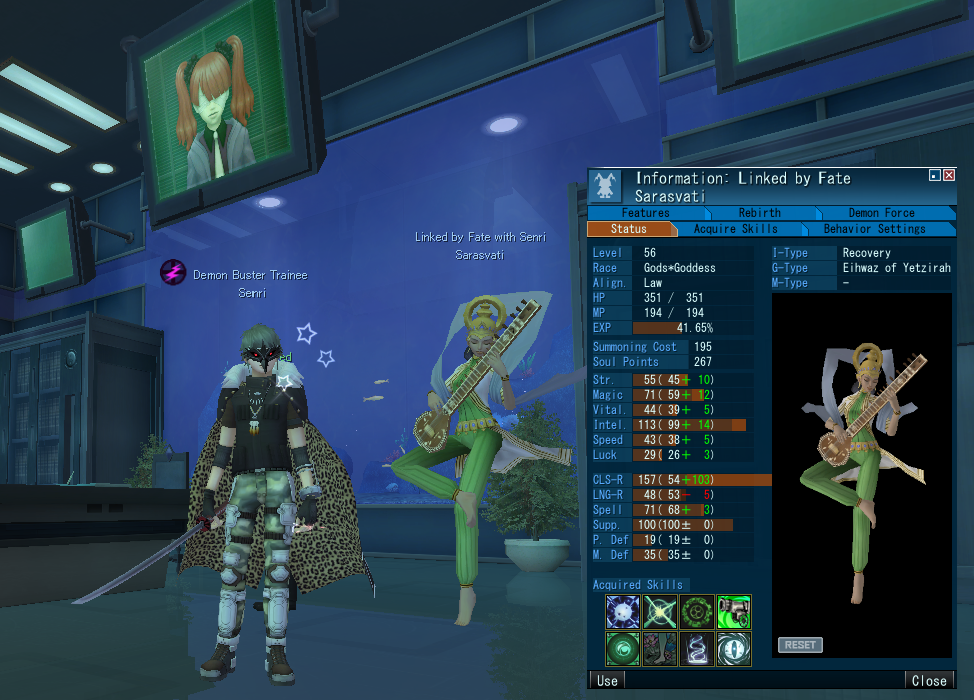Click the demon portrait icon in title bar

pyautogui.click(x=605, y=185)
